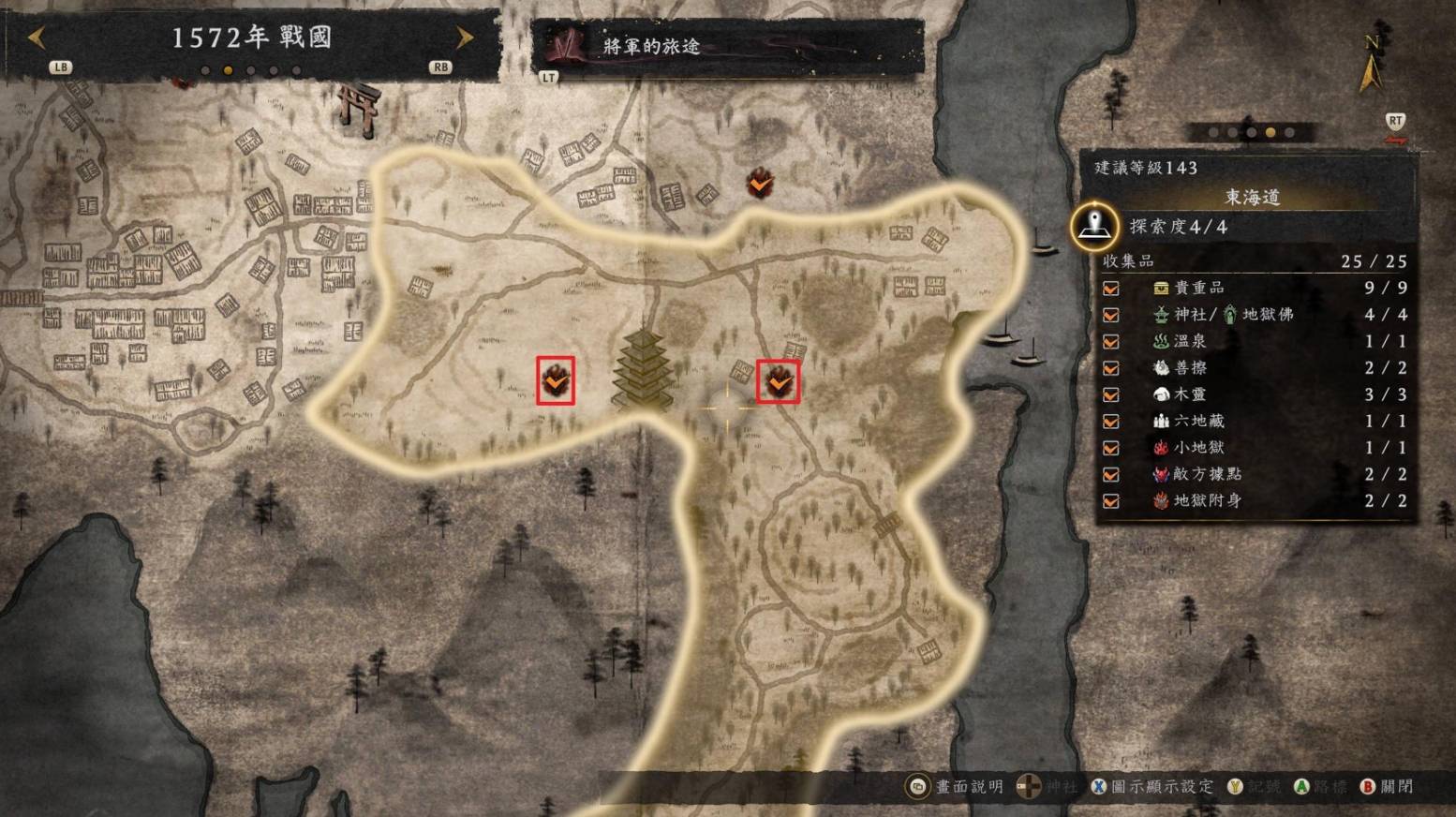Toggle the 六地藏 checkbox

coord(1111,422)
